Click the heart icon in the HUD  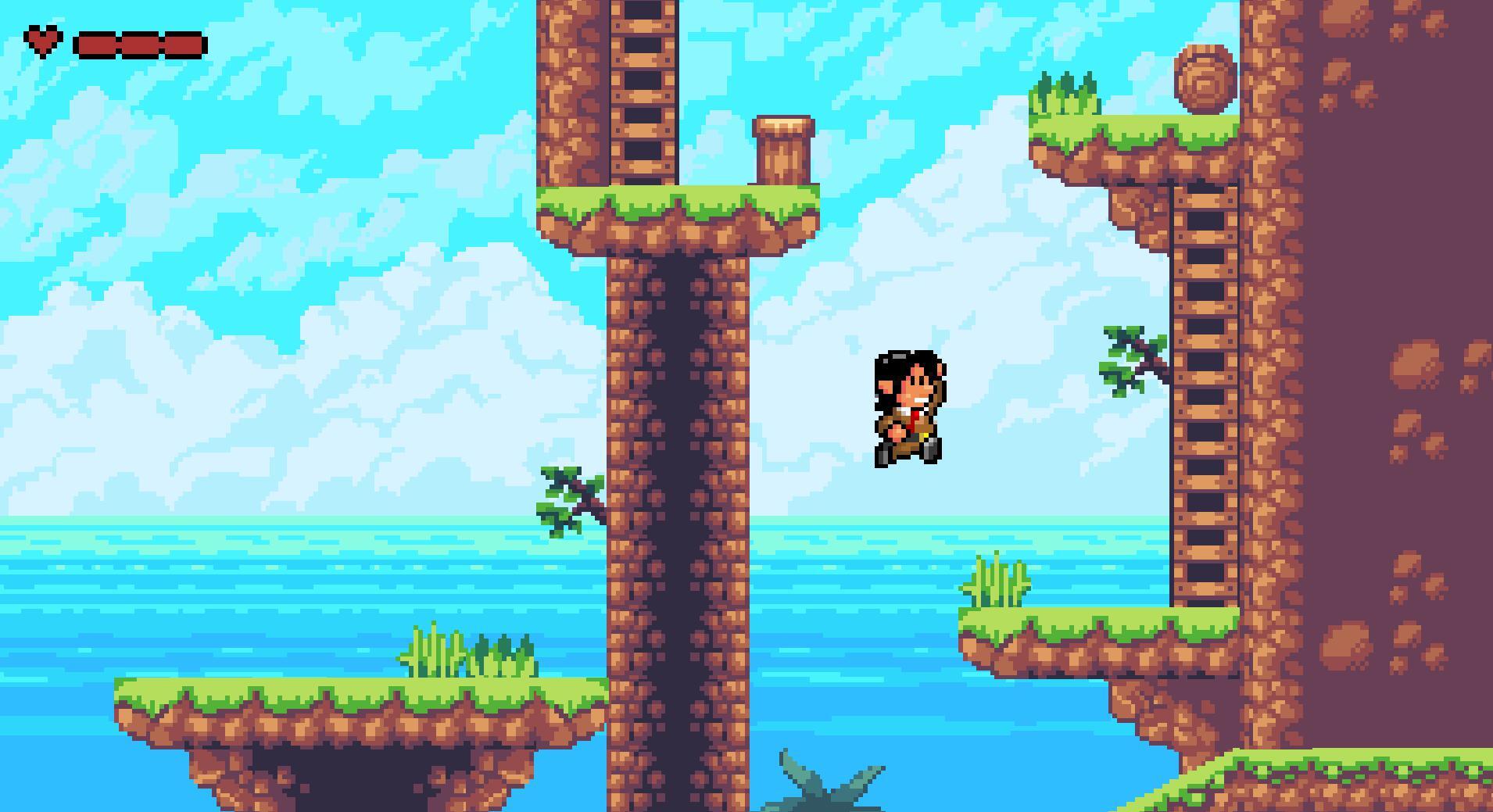43,41
